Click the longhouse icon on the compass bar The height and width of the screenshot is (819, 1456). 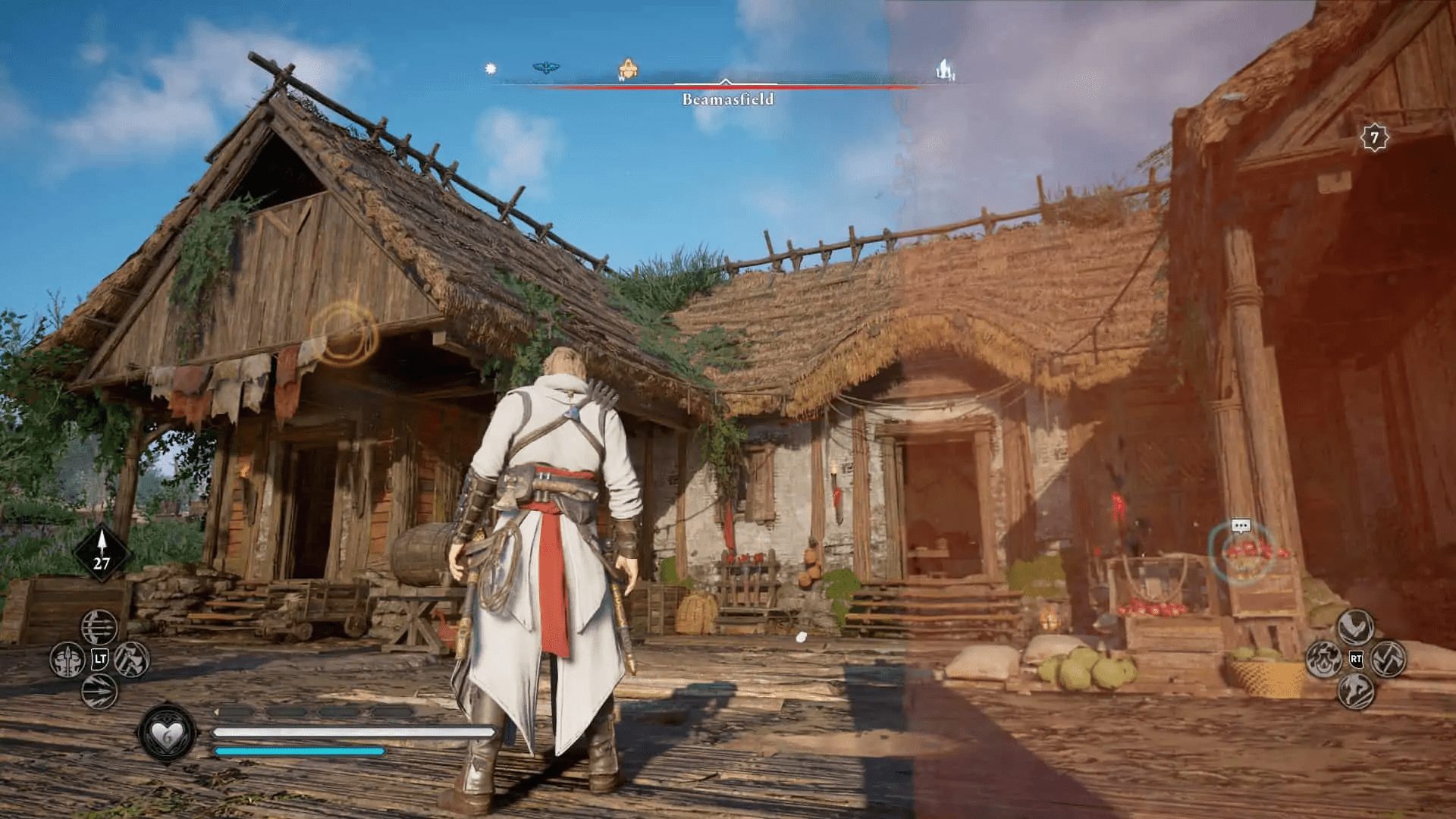(x=945, y=67)
